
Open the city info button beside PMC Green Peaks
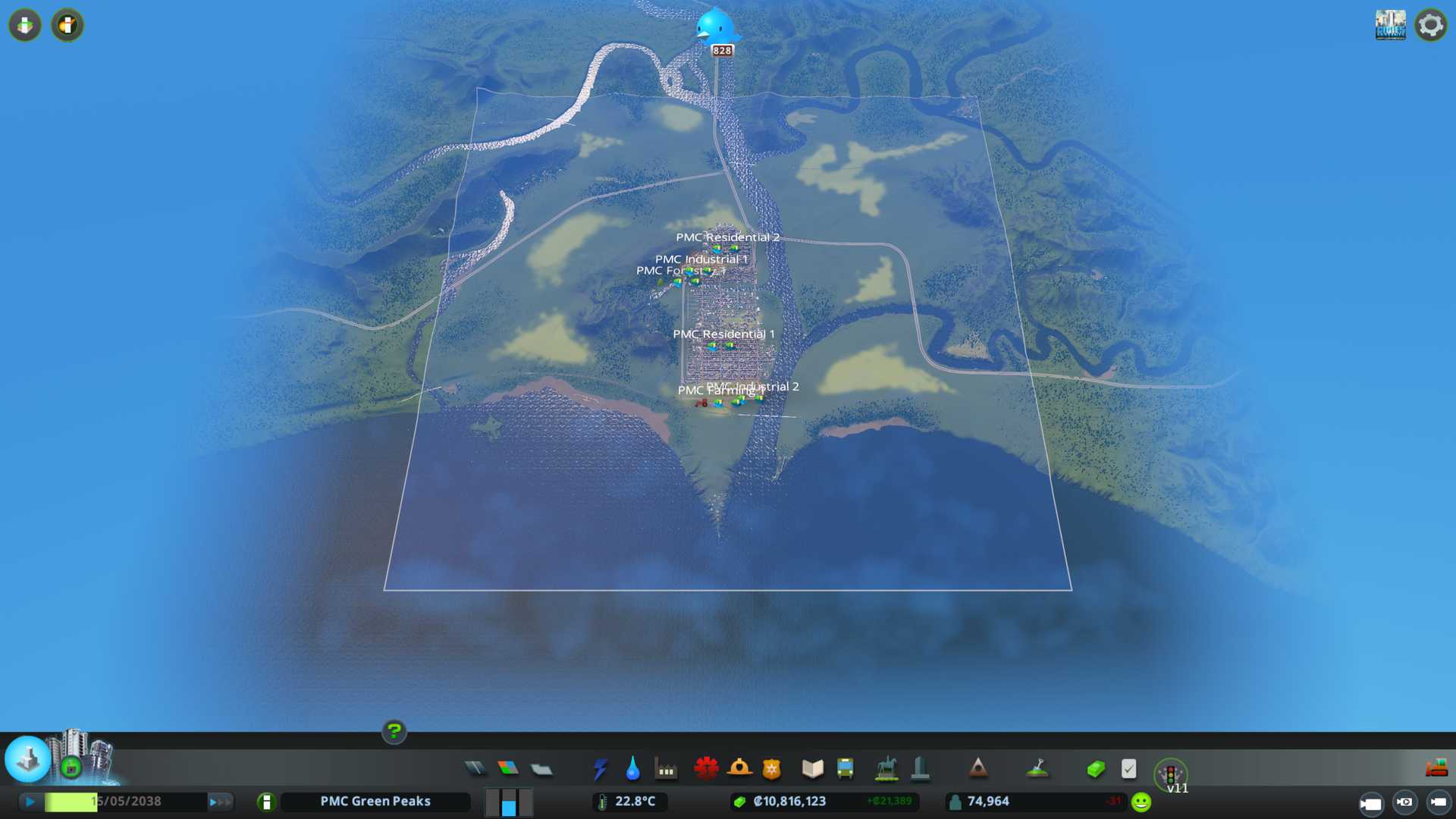(266, 802)
